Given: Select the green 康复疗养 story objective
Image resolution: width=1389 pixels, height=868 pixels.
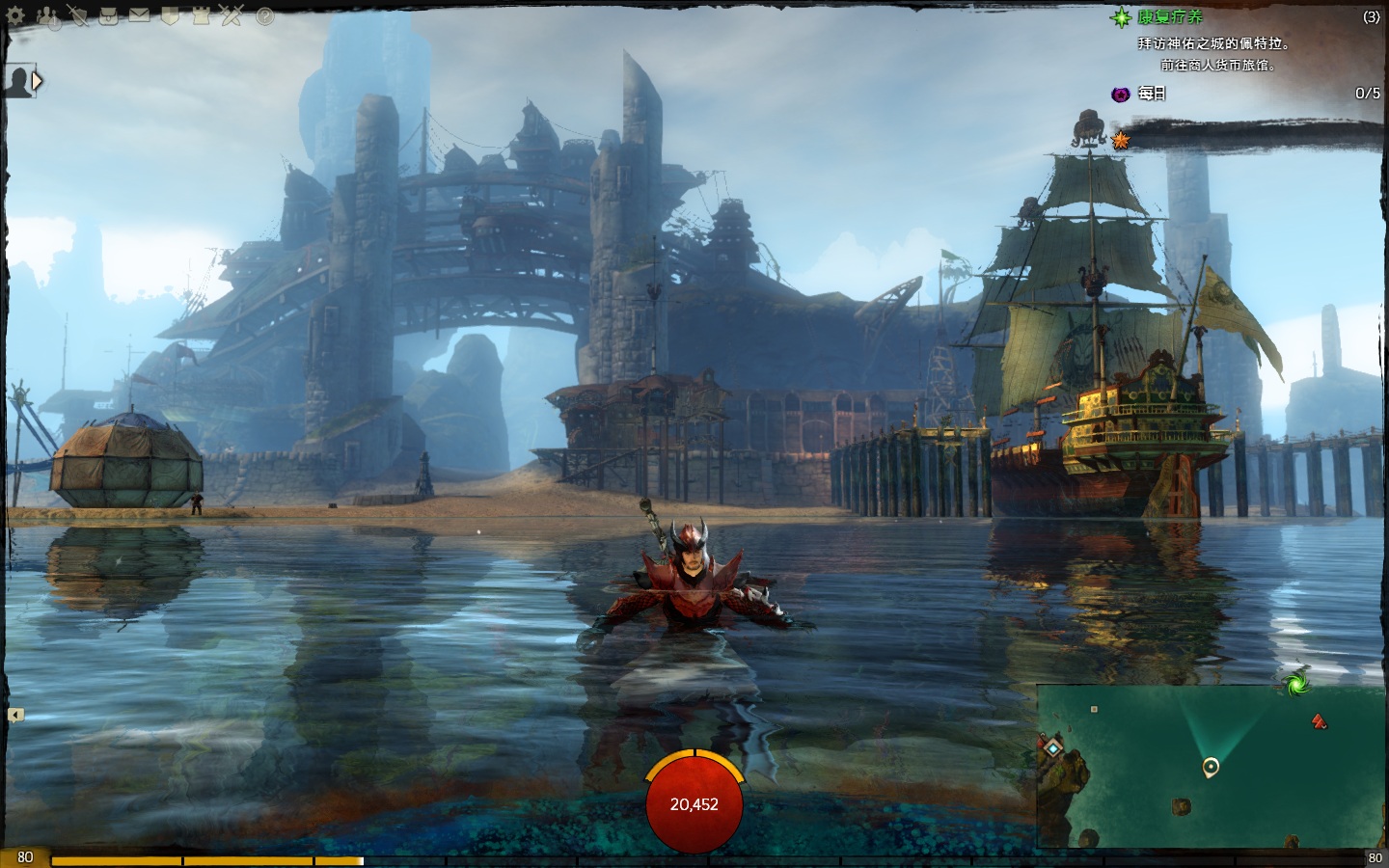Looking at the screenshot, I should (x=1170, y=17).
